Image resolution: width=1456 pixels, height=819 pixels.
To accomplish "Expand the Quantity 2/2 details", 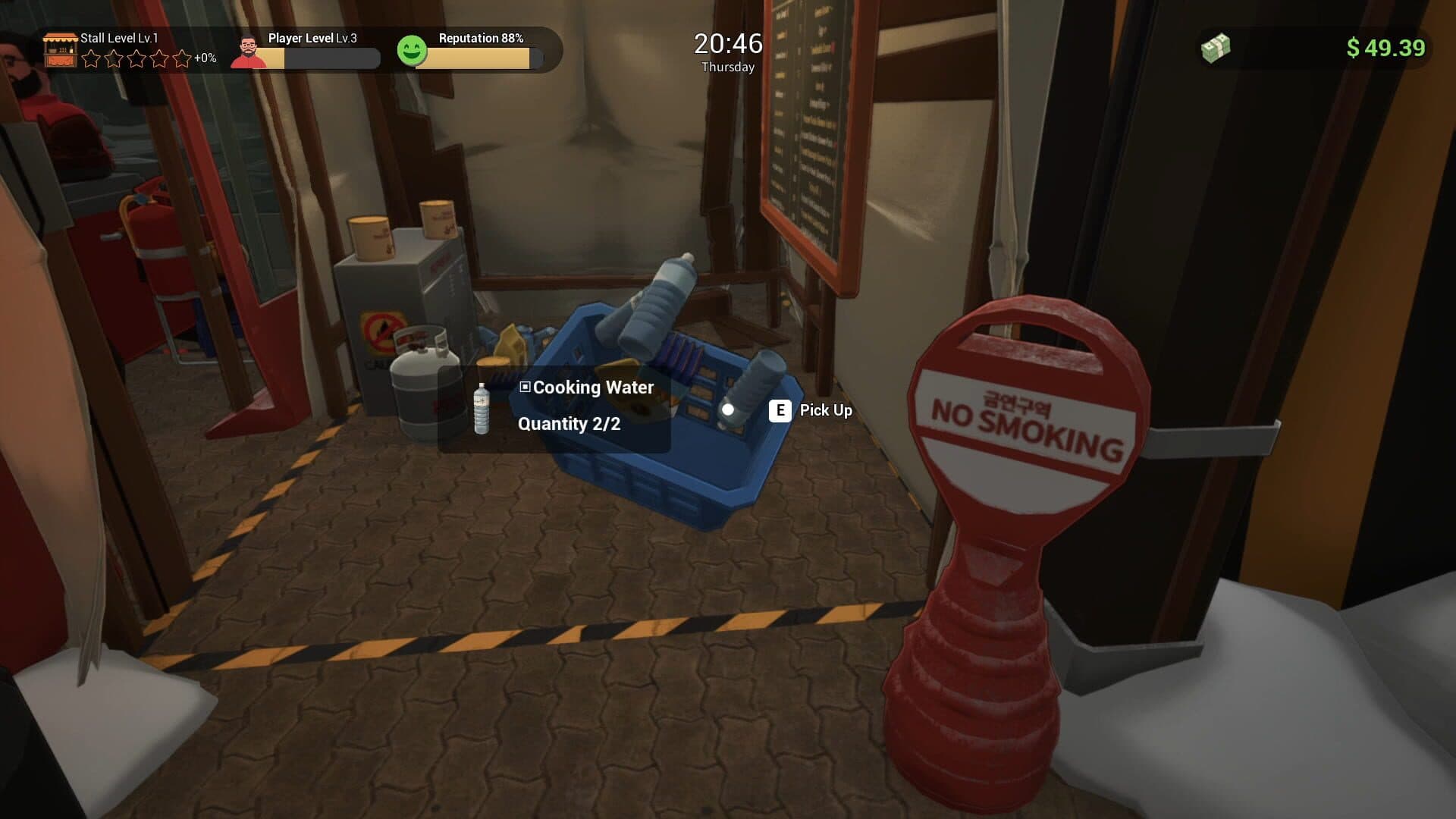I will (569, 424).
